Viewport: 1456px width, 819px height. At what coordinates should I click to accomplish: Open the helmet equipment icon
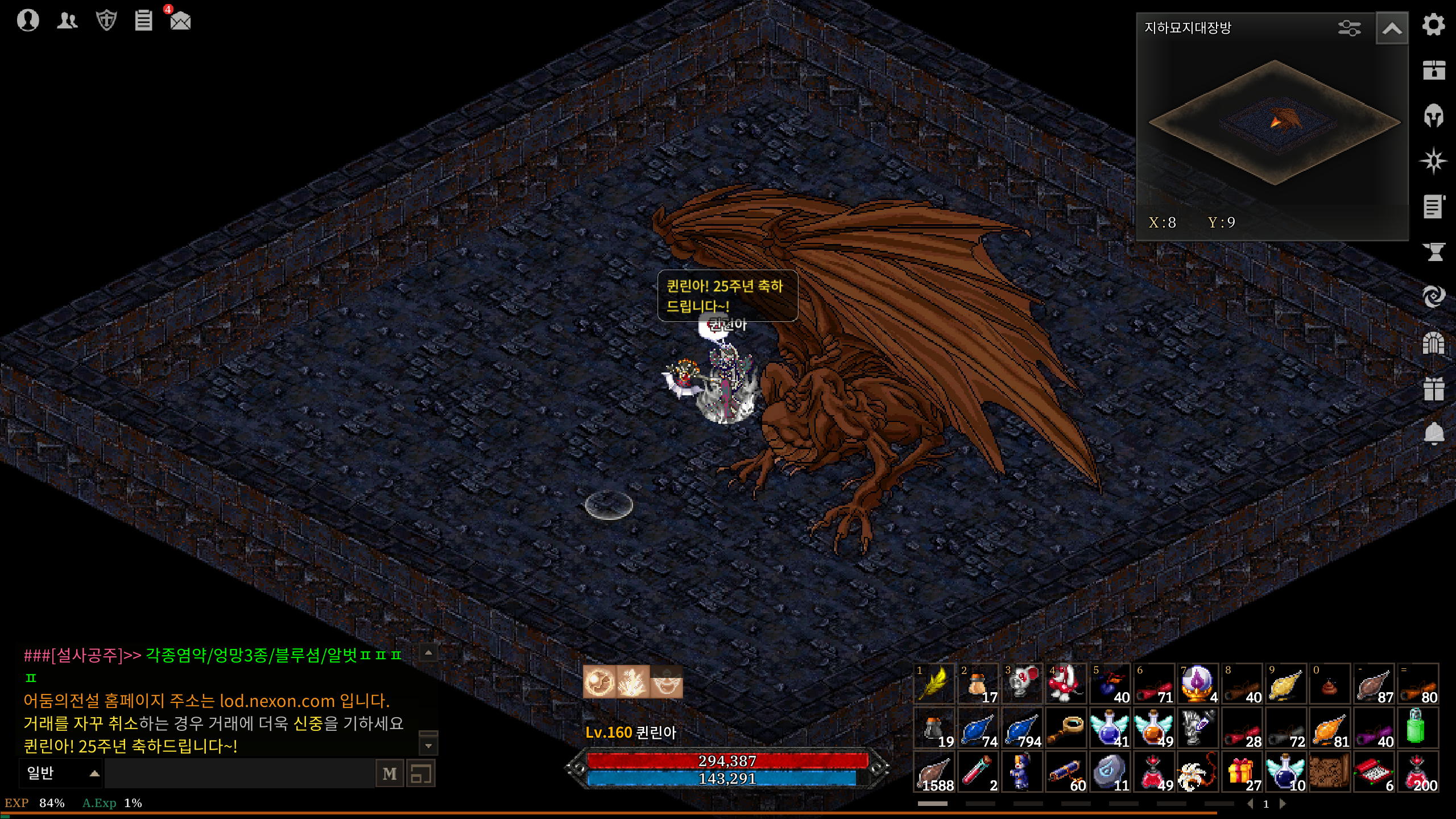tap(1433, 116)
